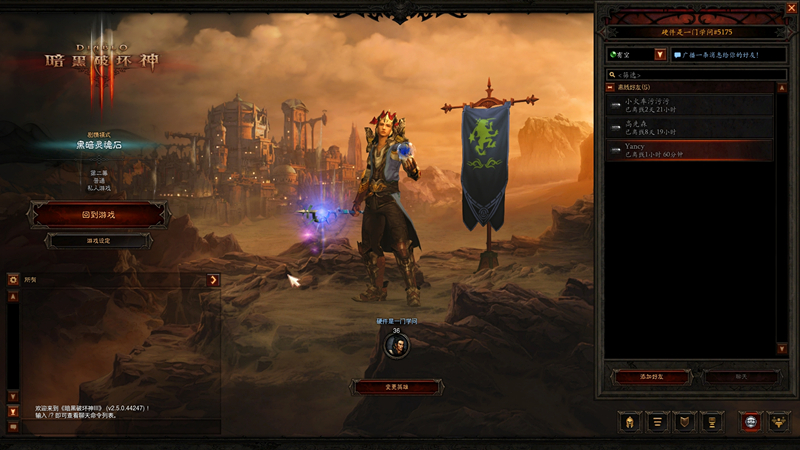The height and width of the screenshot is (450, 800).
Task: Open the hero portrait under the character
Action: click(396, 346)
